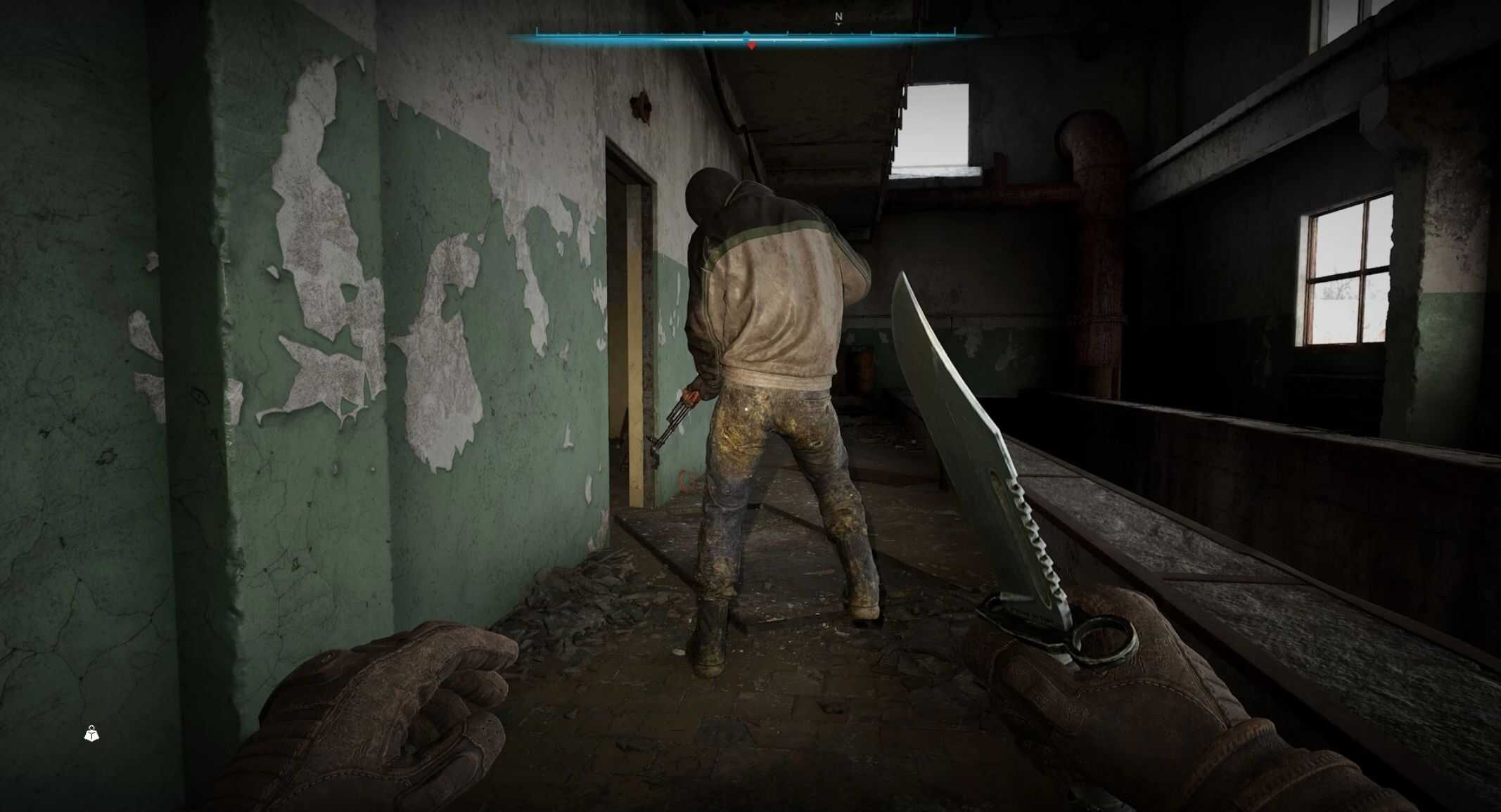Image resolution: width=1501 pixels, height=812 pixels.
Task: Select the red enemy marker on compass
Action: pos(752,46)
